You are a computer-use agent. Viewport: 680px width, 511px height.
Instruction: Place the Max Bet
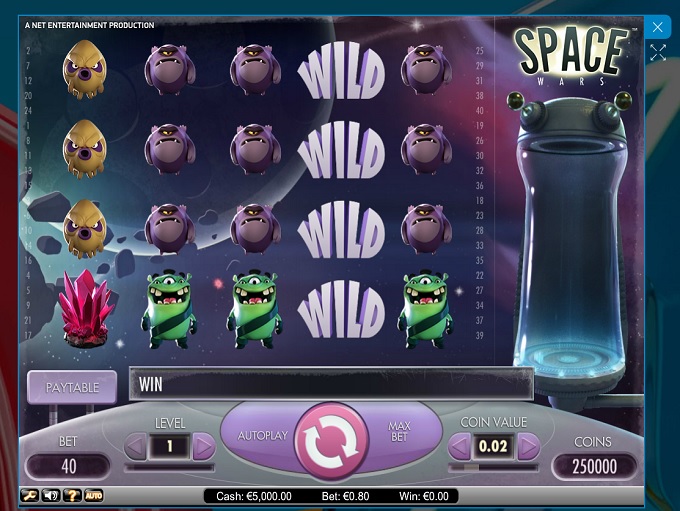[399, 432]
